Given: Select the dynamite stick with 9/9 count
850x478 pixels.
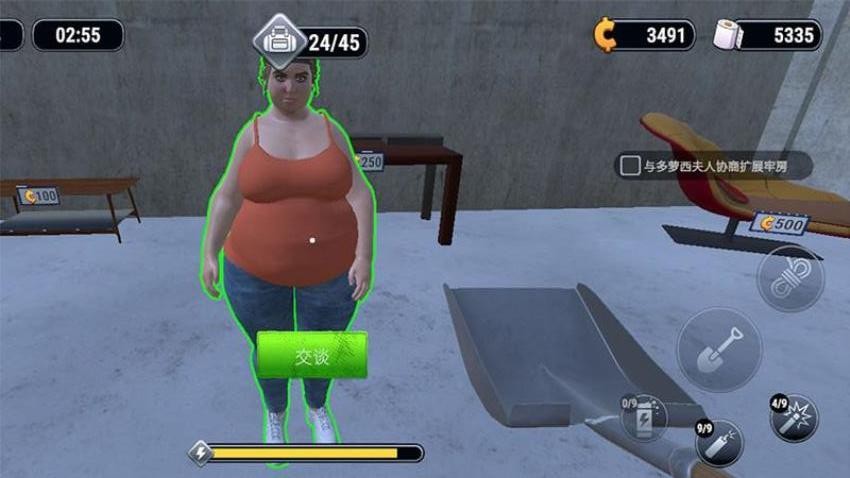Looking at the screenshot, I should pos(718,443).
